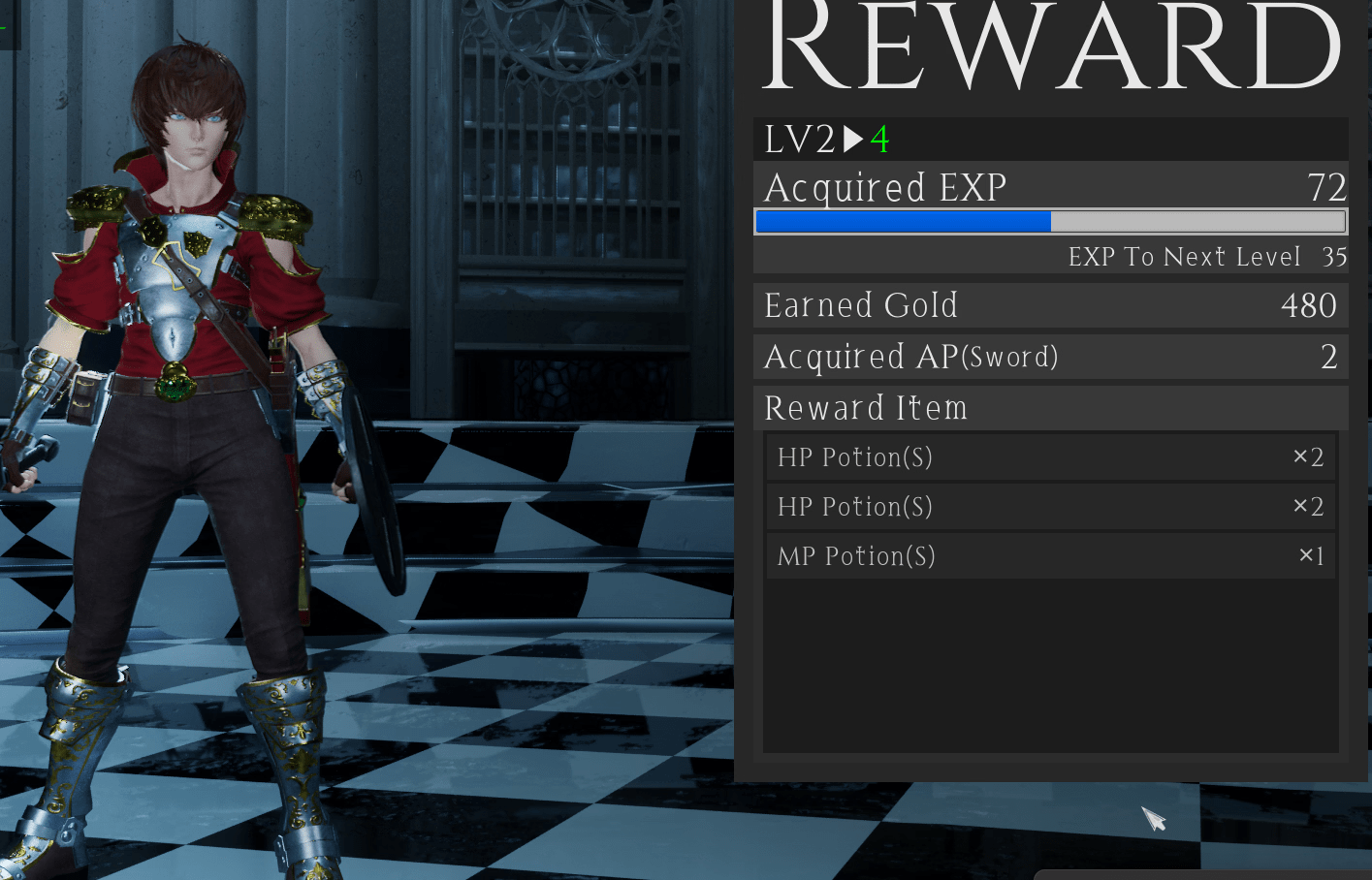Toggle the MP Potion(S) reward entry
The height and width of the screenshot is (880, 1372).
1050,555
